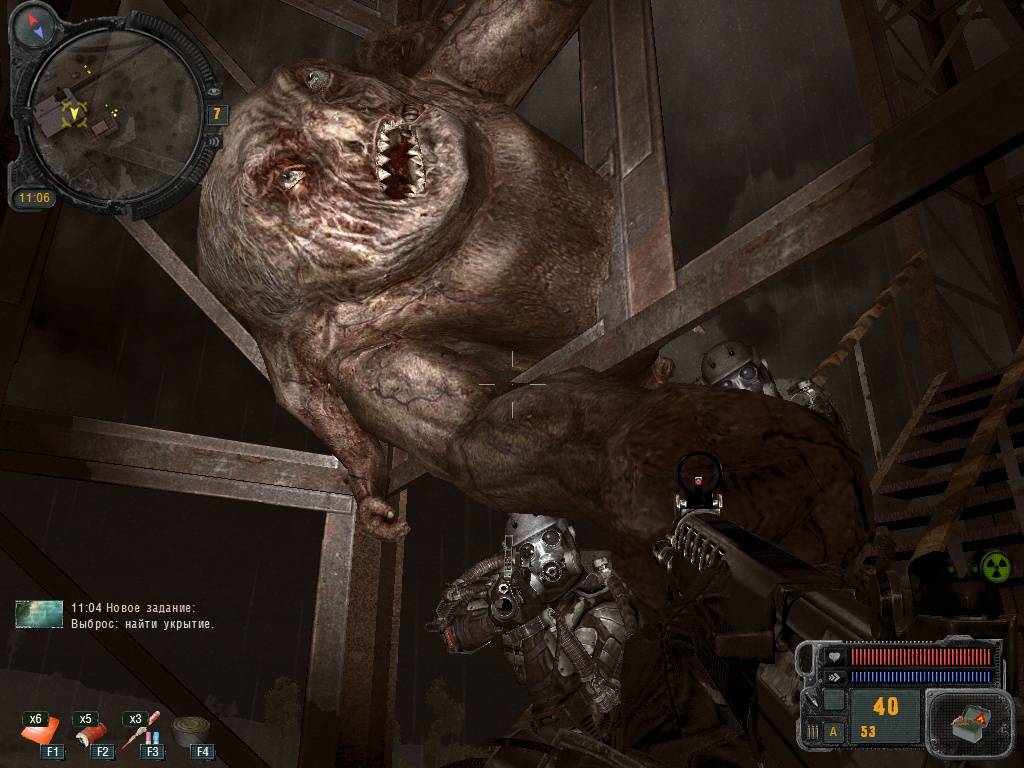The height and width of the screenshot is (768, 1024).
Task: Open the new task notification thumbnail
Action: pos(39,614)
